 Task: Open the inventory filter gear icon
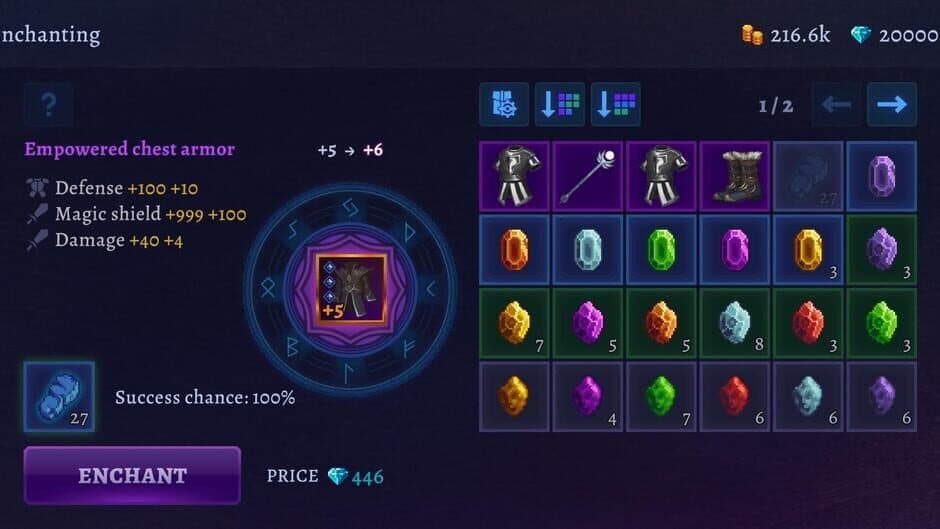504,104
